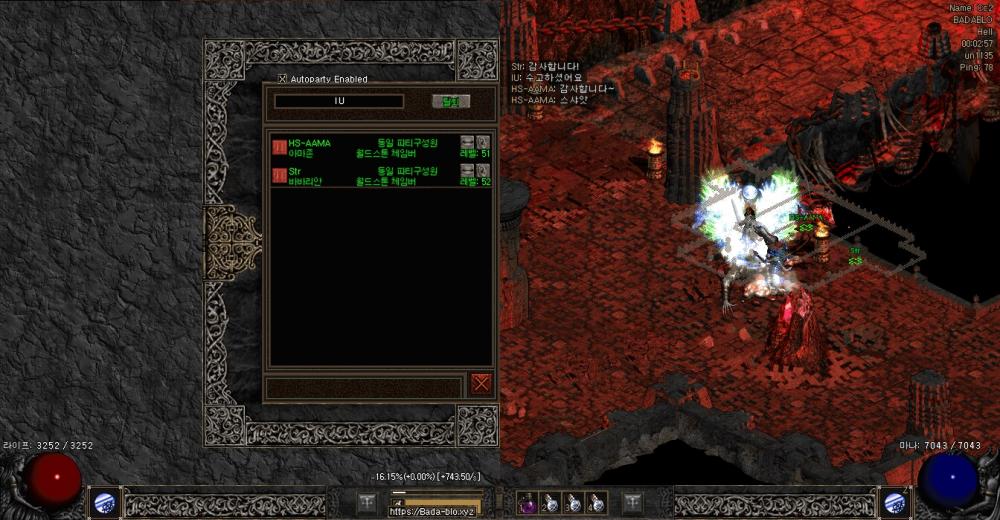Click the ear icon on Str's row
This screenshot has height=520, width=1000.
pos(483,170)
